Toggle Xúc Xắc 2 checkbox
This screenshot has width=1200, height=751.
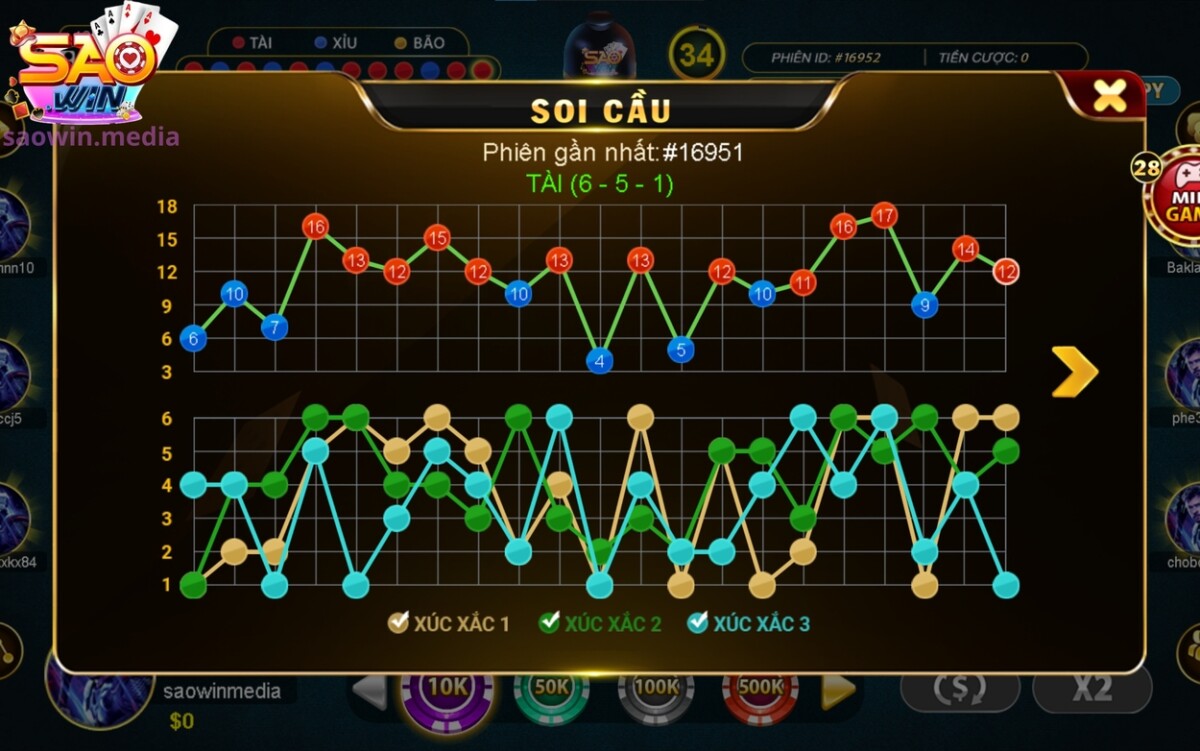pyautogui.click(x=549, y=623)
